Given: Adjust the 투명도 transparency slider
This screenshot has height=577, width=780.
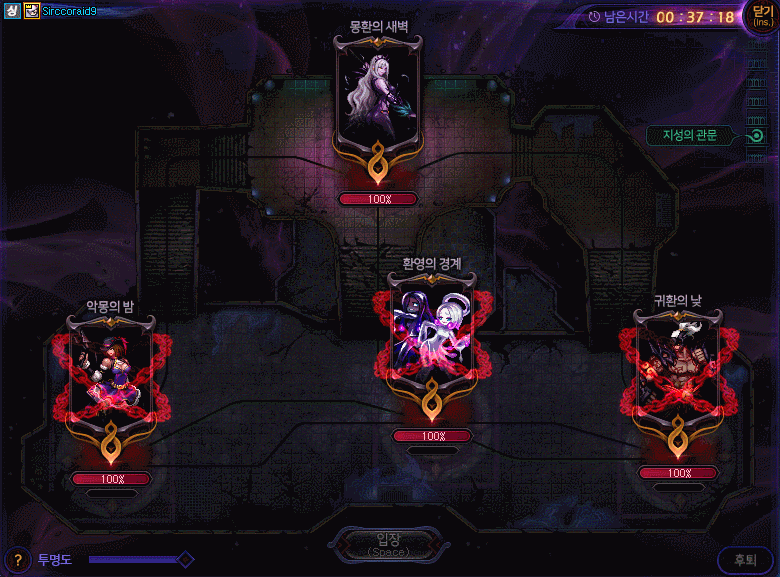Looking at the screenshot, I should (x=184, y=560).
